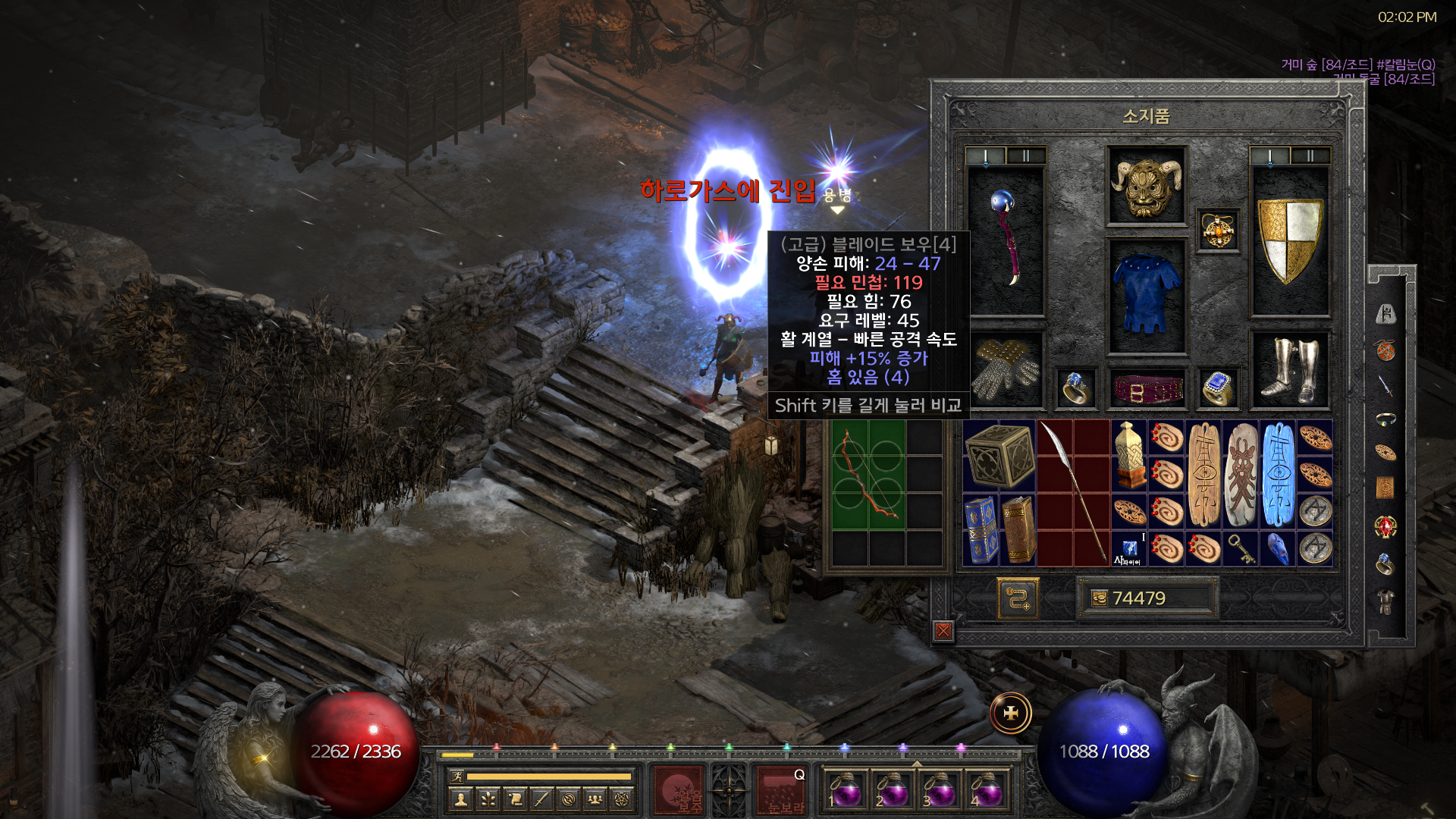This screenshot has height=819, width=1456.
Task: Click the equipped blue body armor
Action: point(1146,294)
